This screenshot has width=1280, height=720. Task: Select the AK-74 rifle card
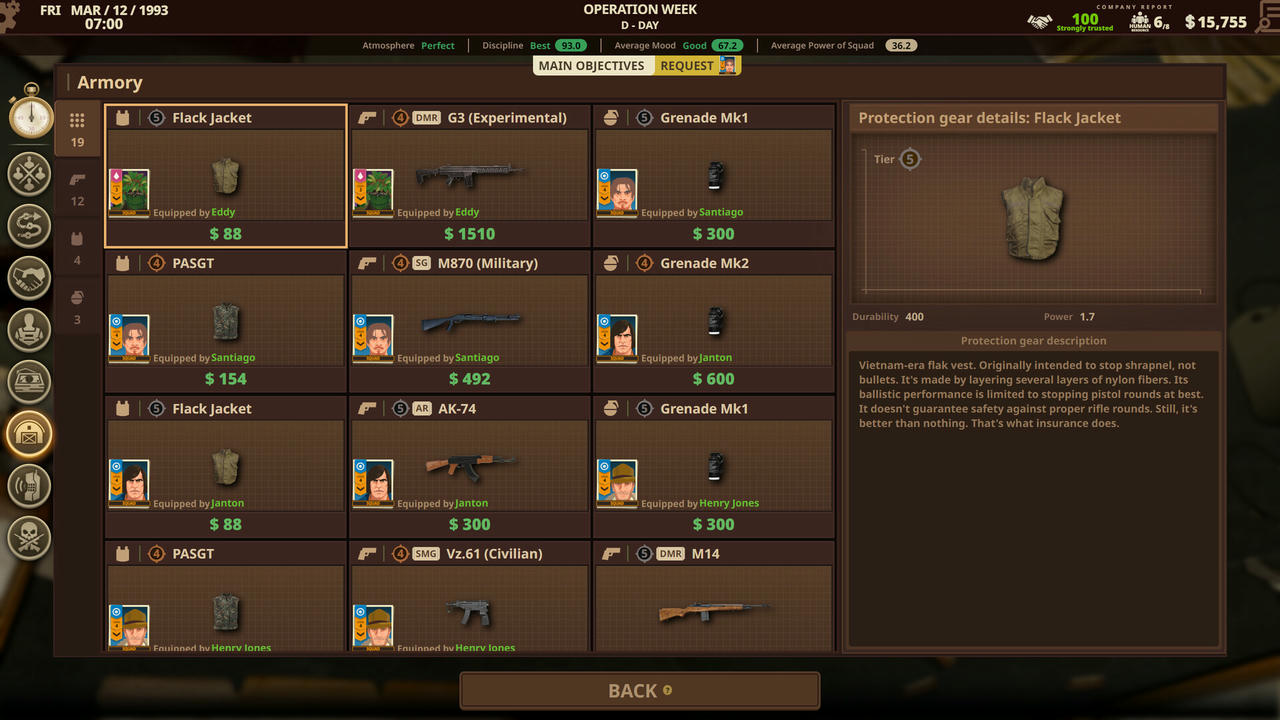tap(470, 467)
